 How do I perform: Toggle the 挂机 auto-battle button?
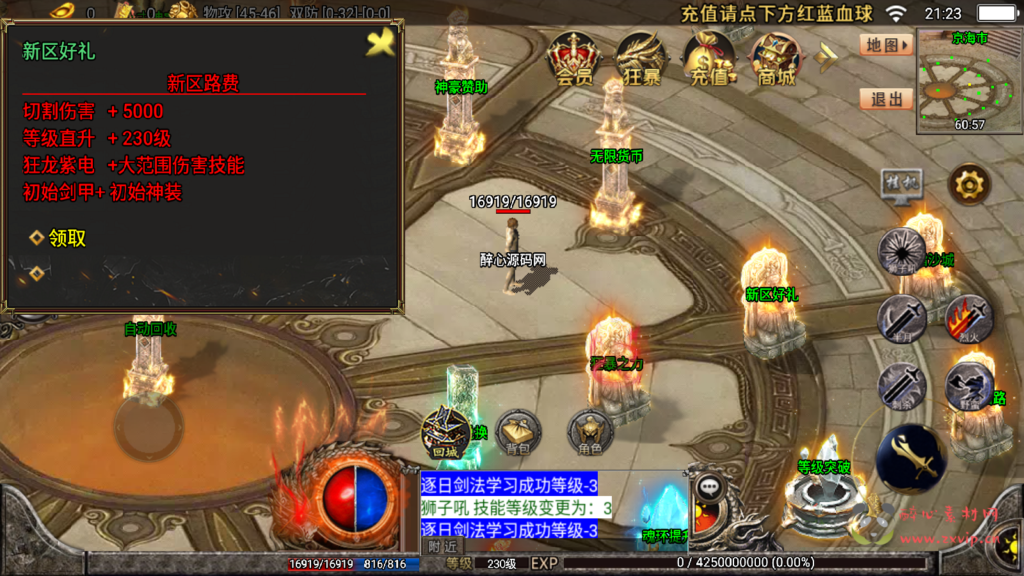(900, 183)
